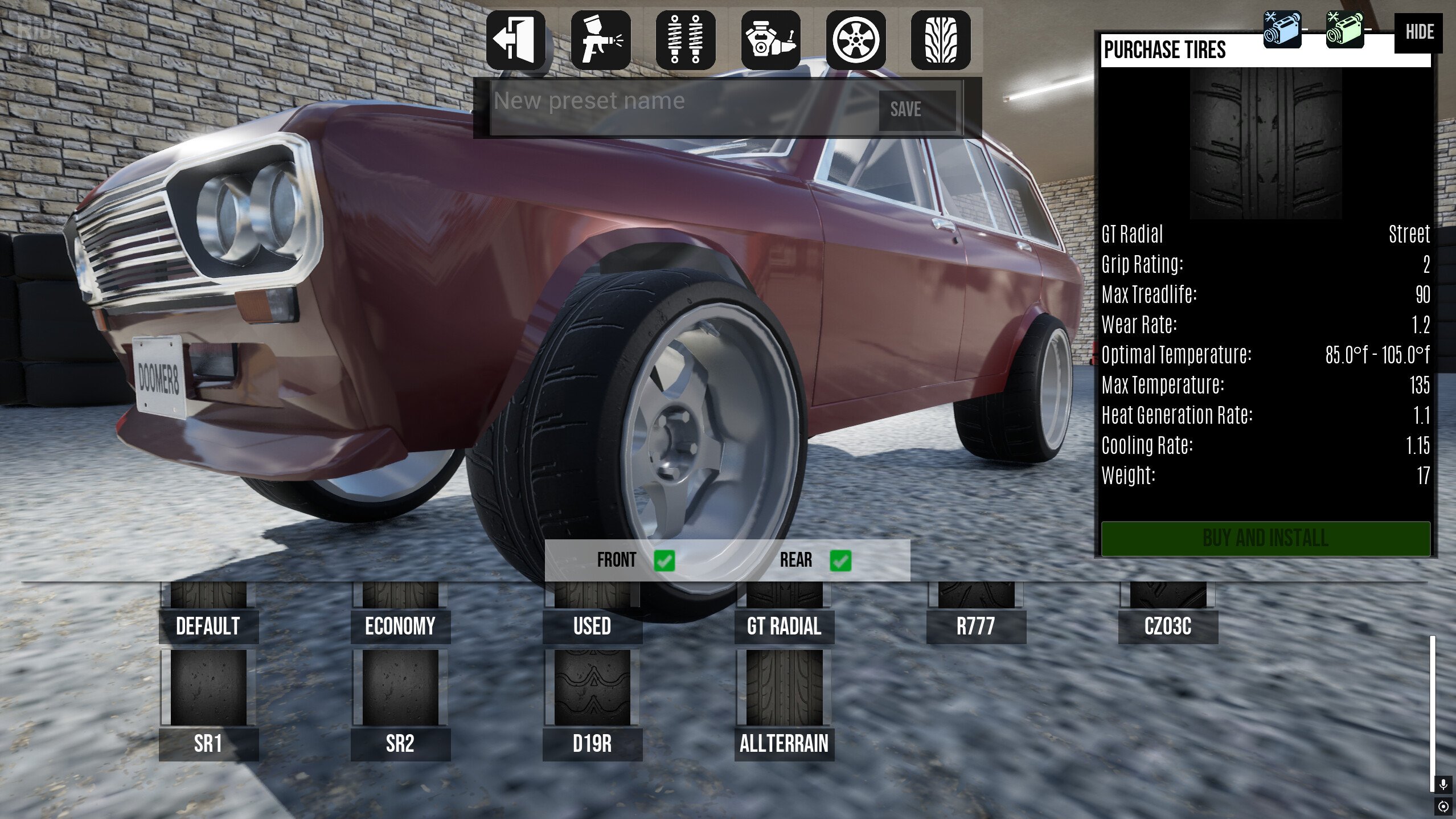Select the Economy tires
The width and height of the screenshot is (1456, 819).
400,625
